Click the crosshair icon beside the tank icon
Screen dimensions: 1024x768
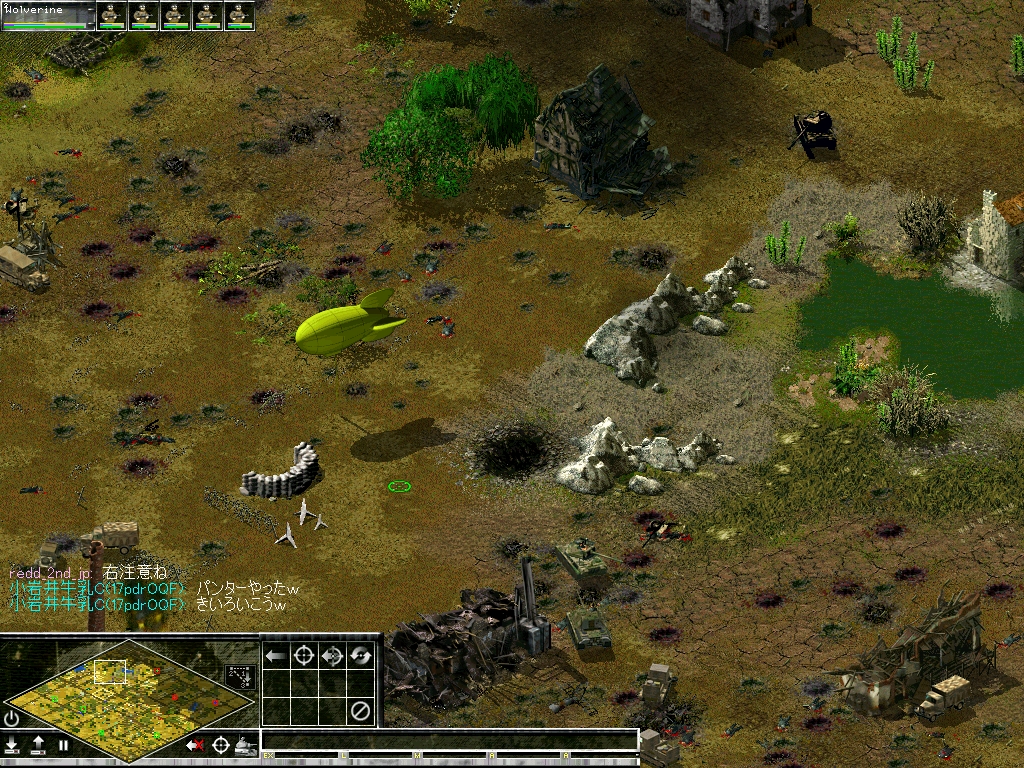(x=220, y=745)
